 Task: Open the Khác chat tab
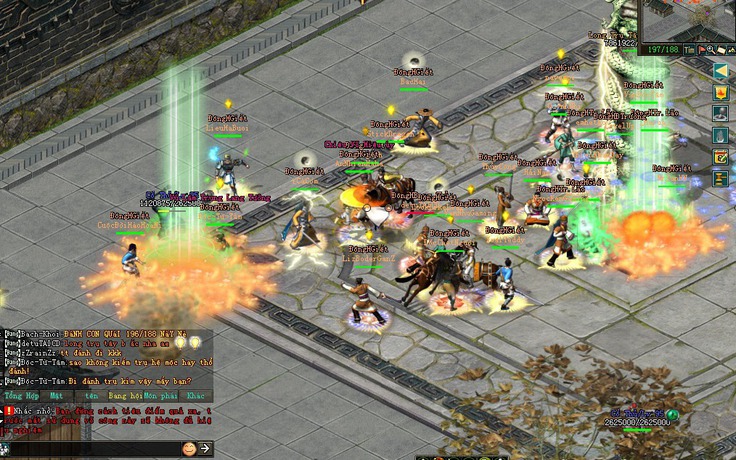click(195, 395)
